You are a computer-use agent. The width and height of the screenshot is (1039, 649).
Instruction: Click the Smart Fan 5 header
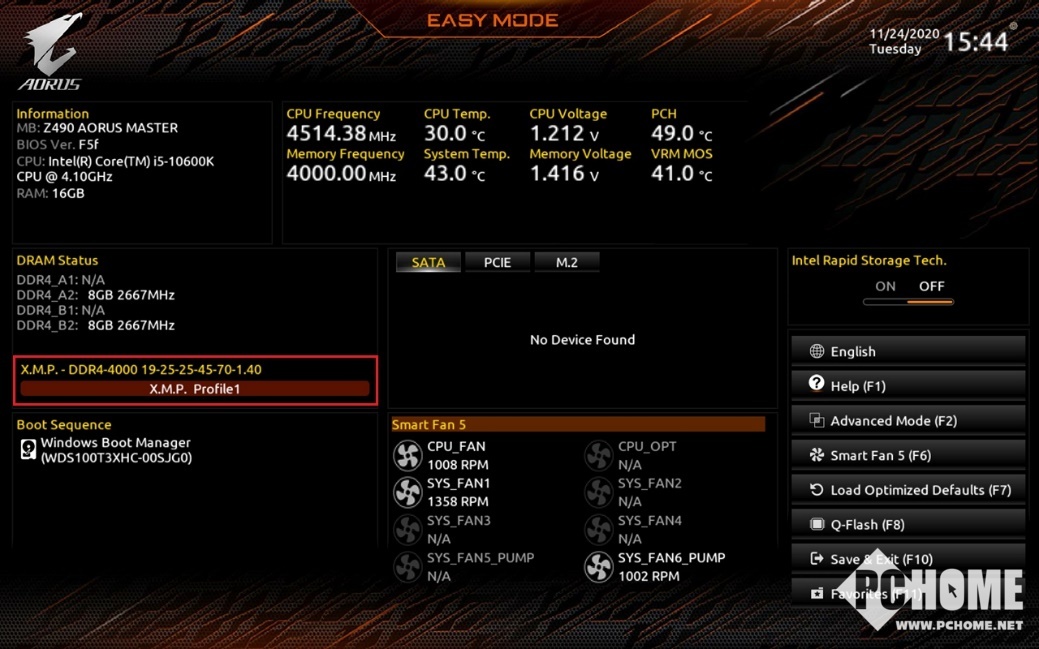578,425
